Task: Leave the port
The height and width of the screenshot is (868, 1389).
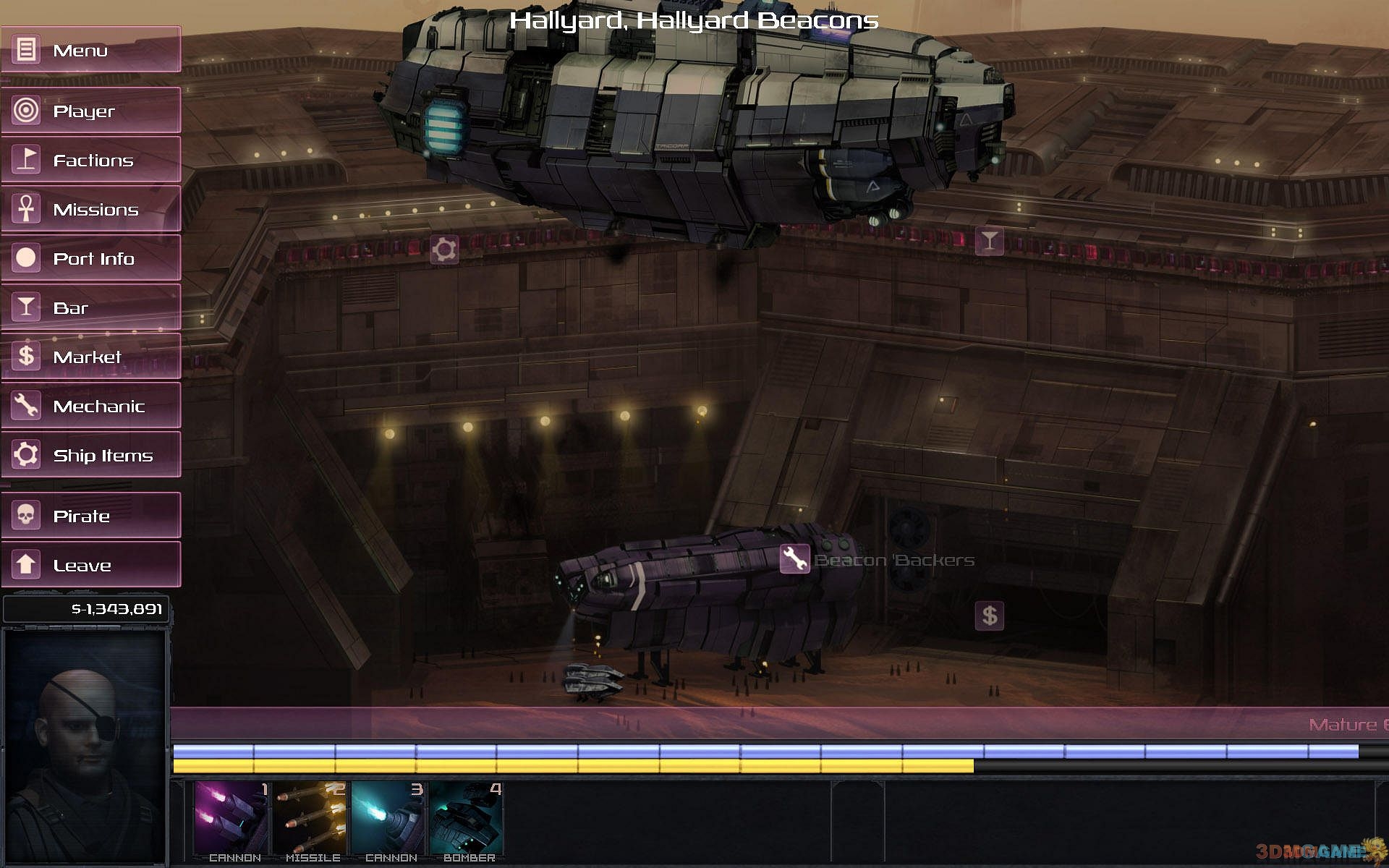Action: click(90, 565)
